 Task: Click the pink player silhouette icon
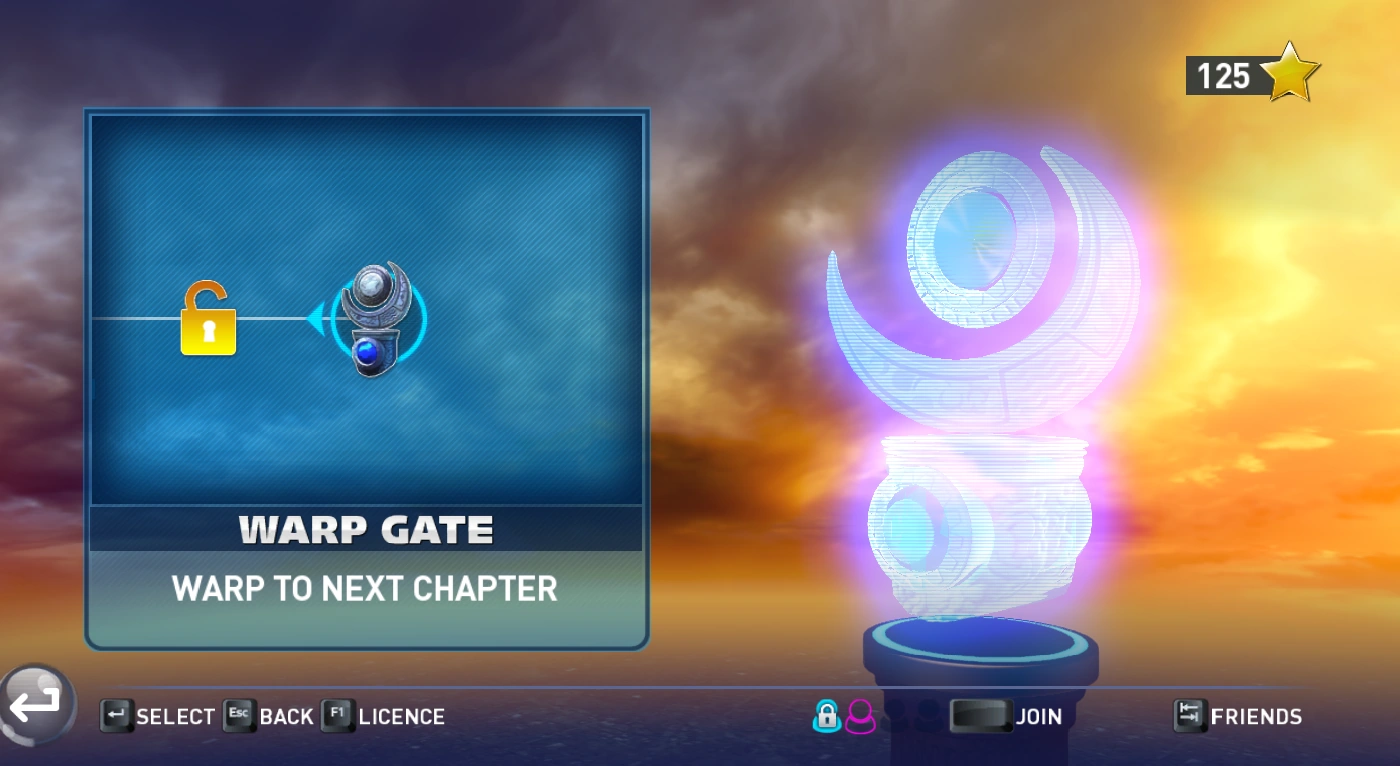[x=860, y=716]
